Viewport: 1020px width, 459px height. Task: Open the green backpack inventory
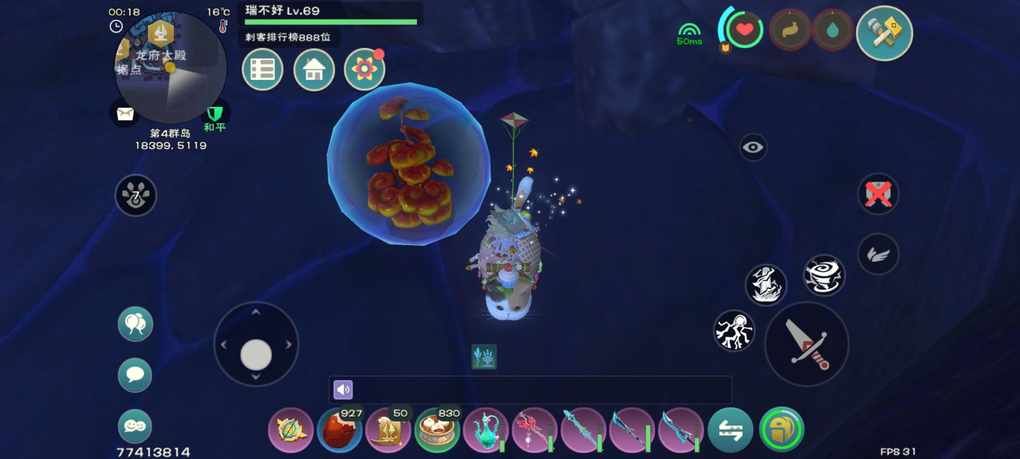click(x=781, y=431)
